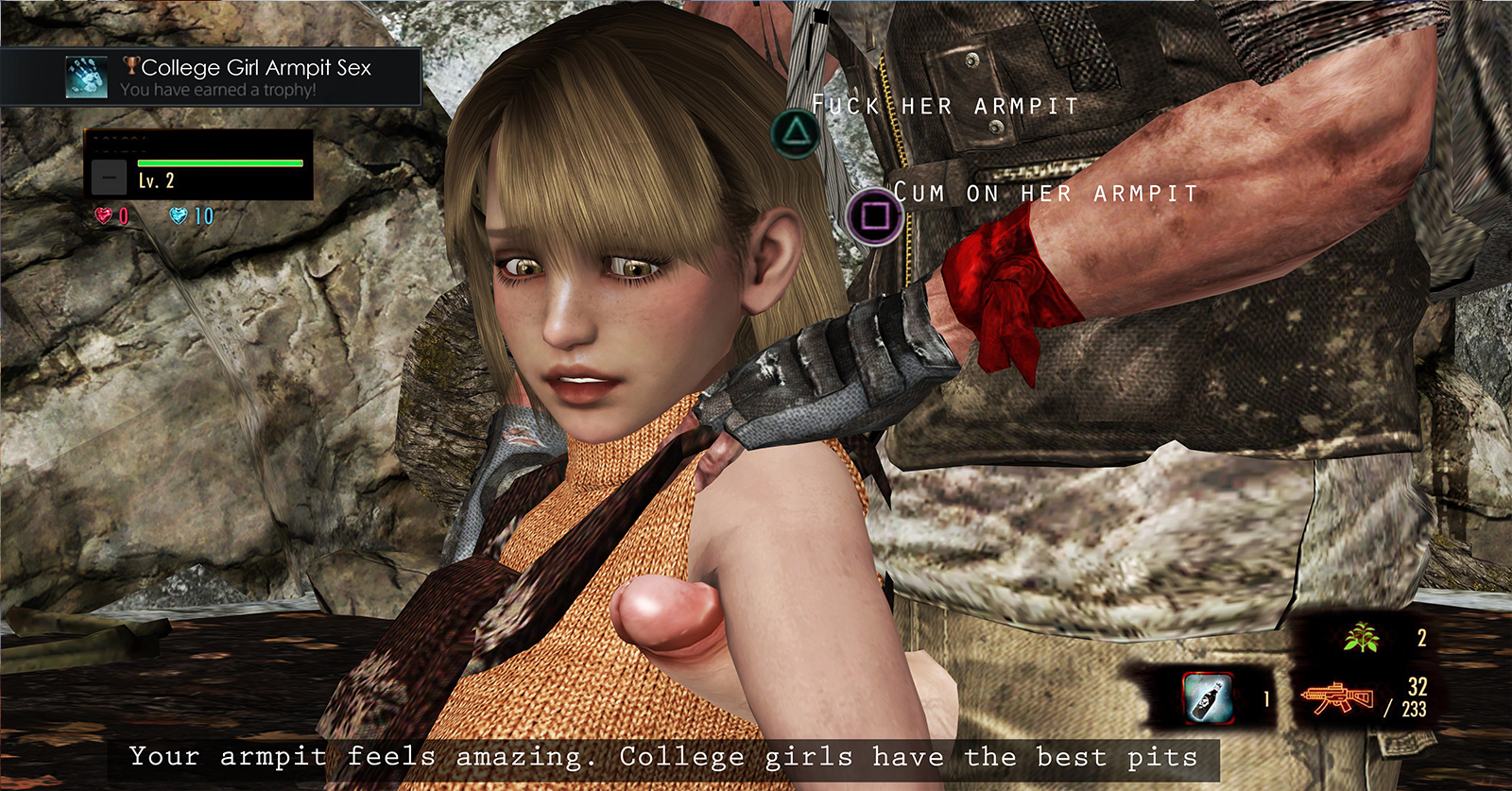Open the trophy earned notification
1512x791 pixels.
[211, 77]
